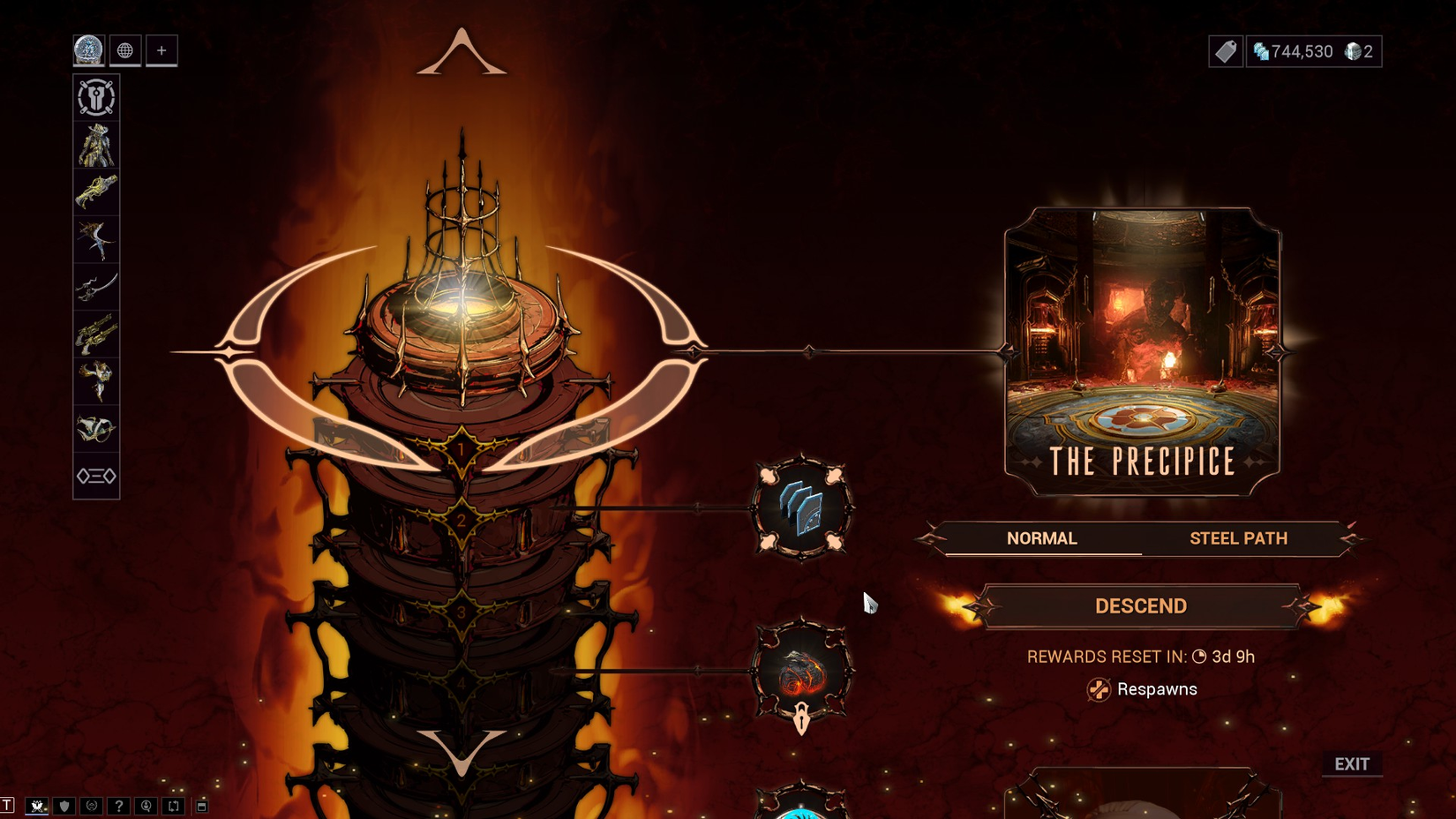The height and width of the screenshot is (819, 1456).
Task: Open a new chat tab with the plus button
Action: tap(160, 50)
